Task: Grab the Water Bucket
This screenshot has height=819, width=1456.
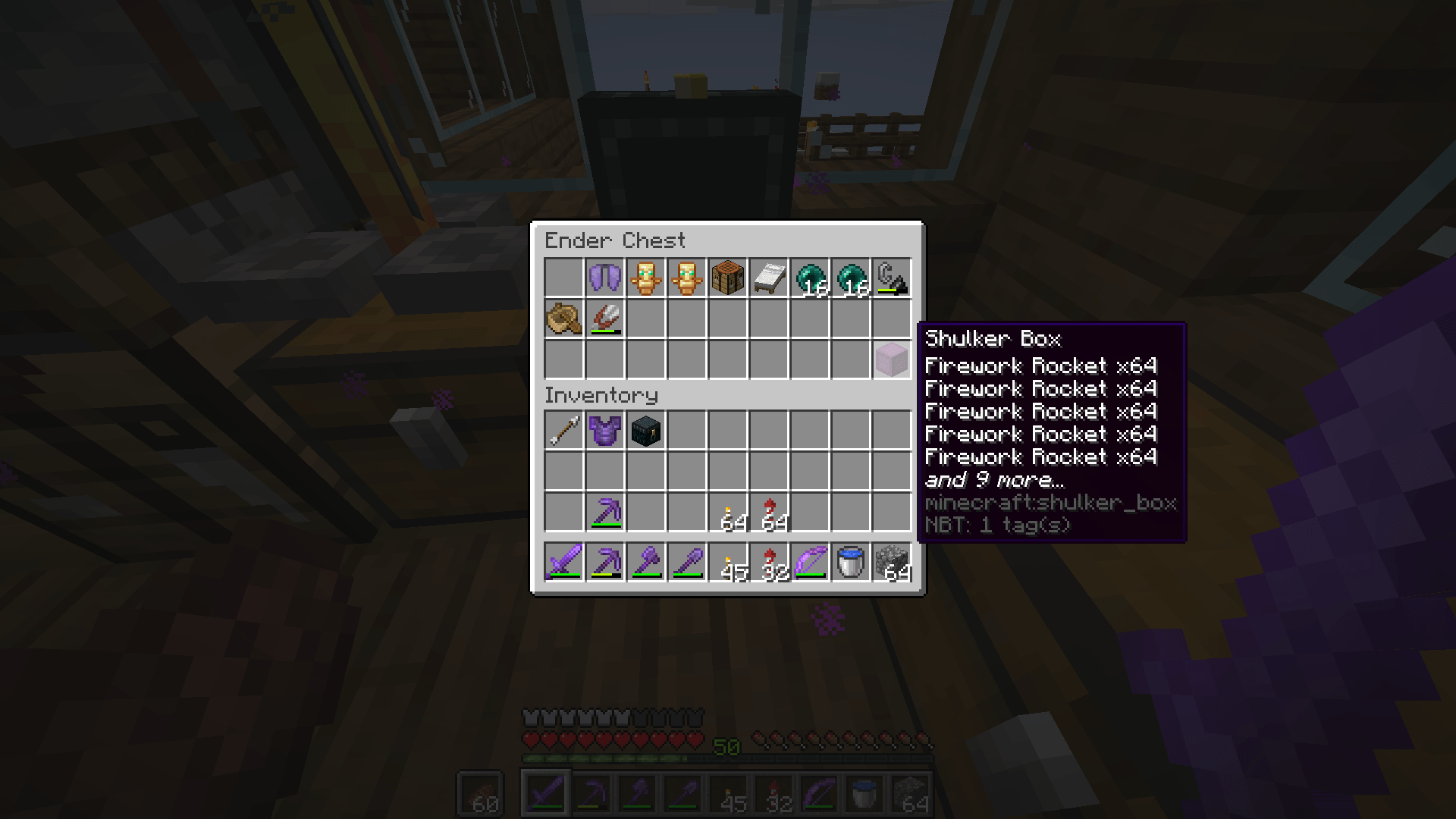Action: coord(850,561)
